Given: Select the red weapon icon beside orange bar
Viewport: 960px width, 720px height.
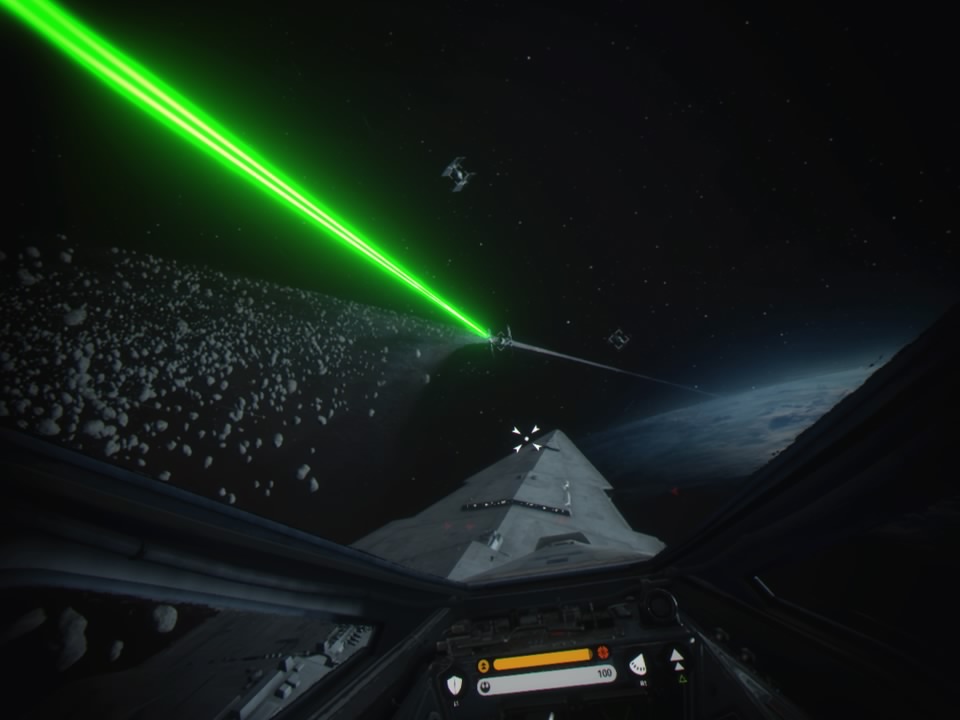Looking at the screenshot, I should (x=603, y=653).
